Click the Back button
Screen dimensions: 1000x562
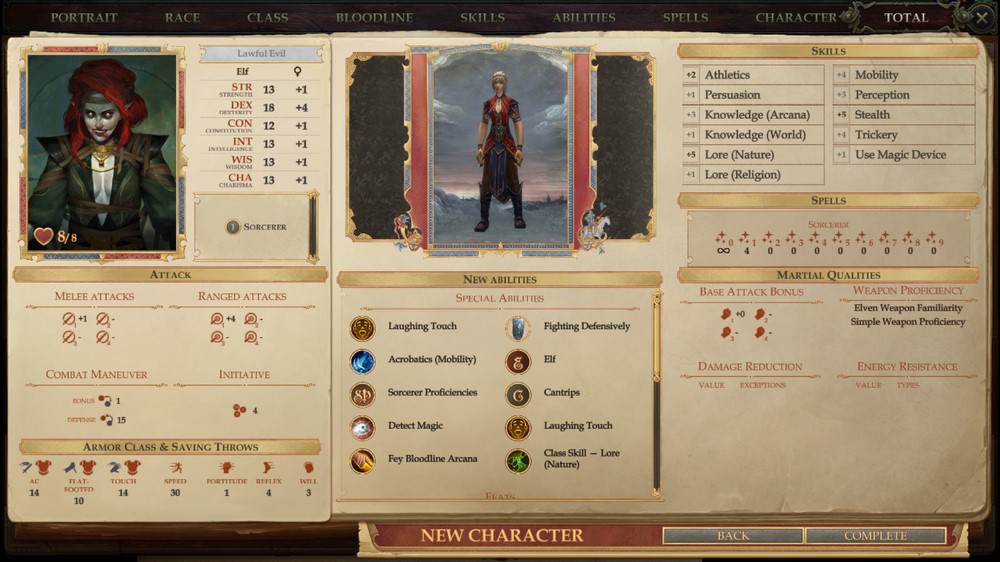[x=733, y=536]
